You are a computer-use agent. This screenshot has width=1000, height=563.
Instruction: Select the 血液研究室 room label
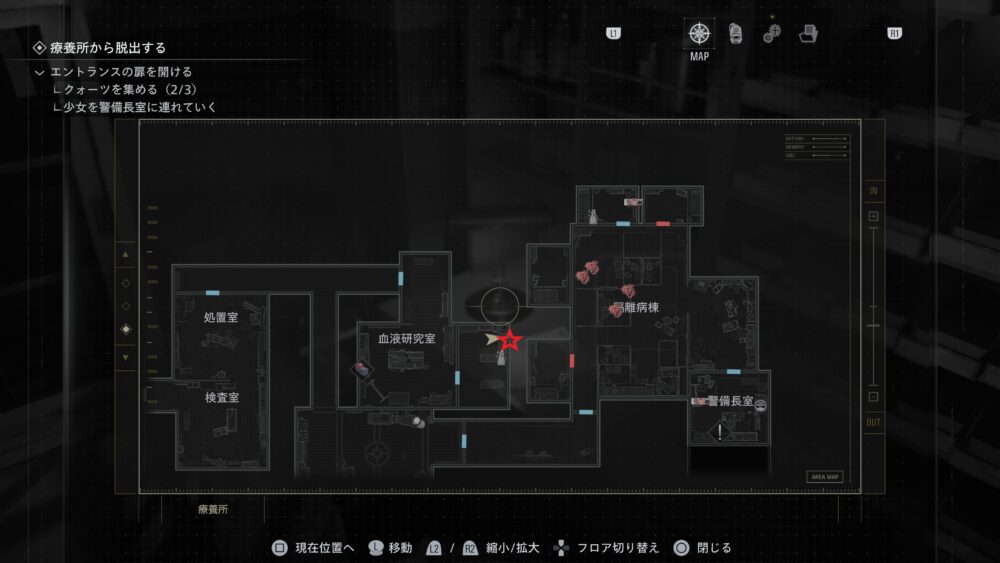click(406, 339)
